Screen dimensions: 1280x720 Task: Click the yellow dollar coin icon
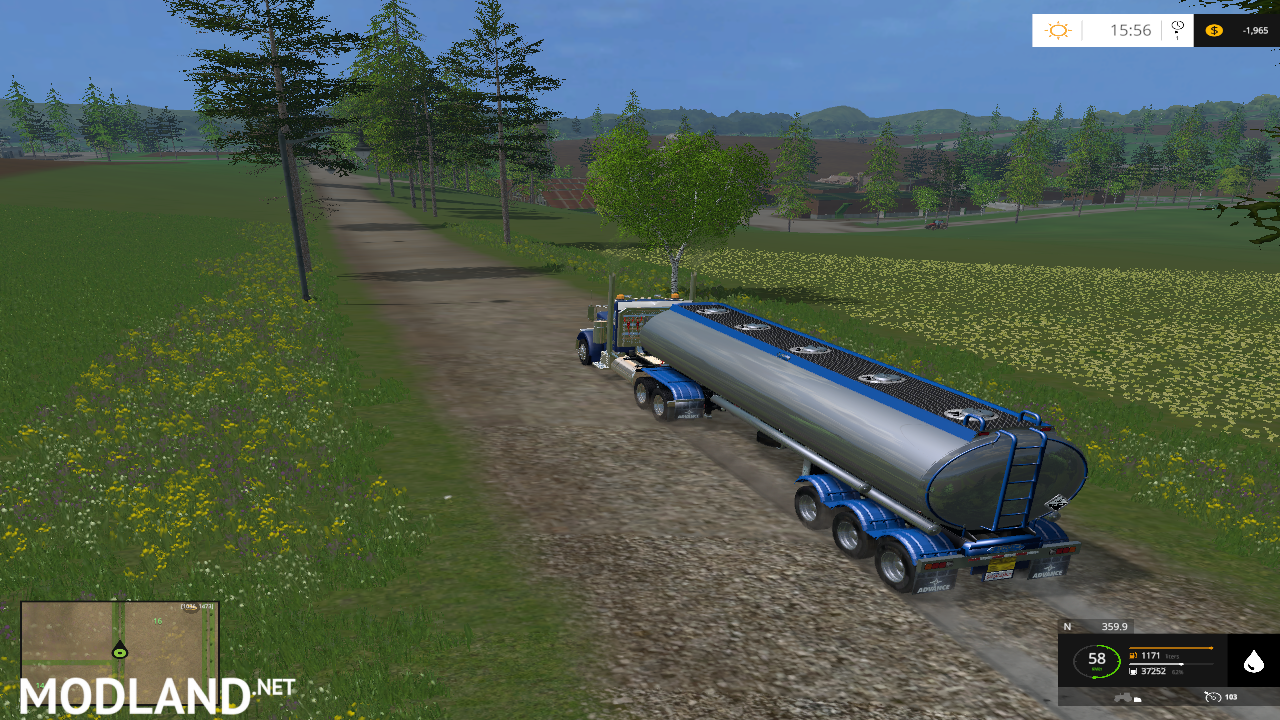1214,30
